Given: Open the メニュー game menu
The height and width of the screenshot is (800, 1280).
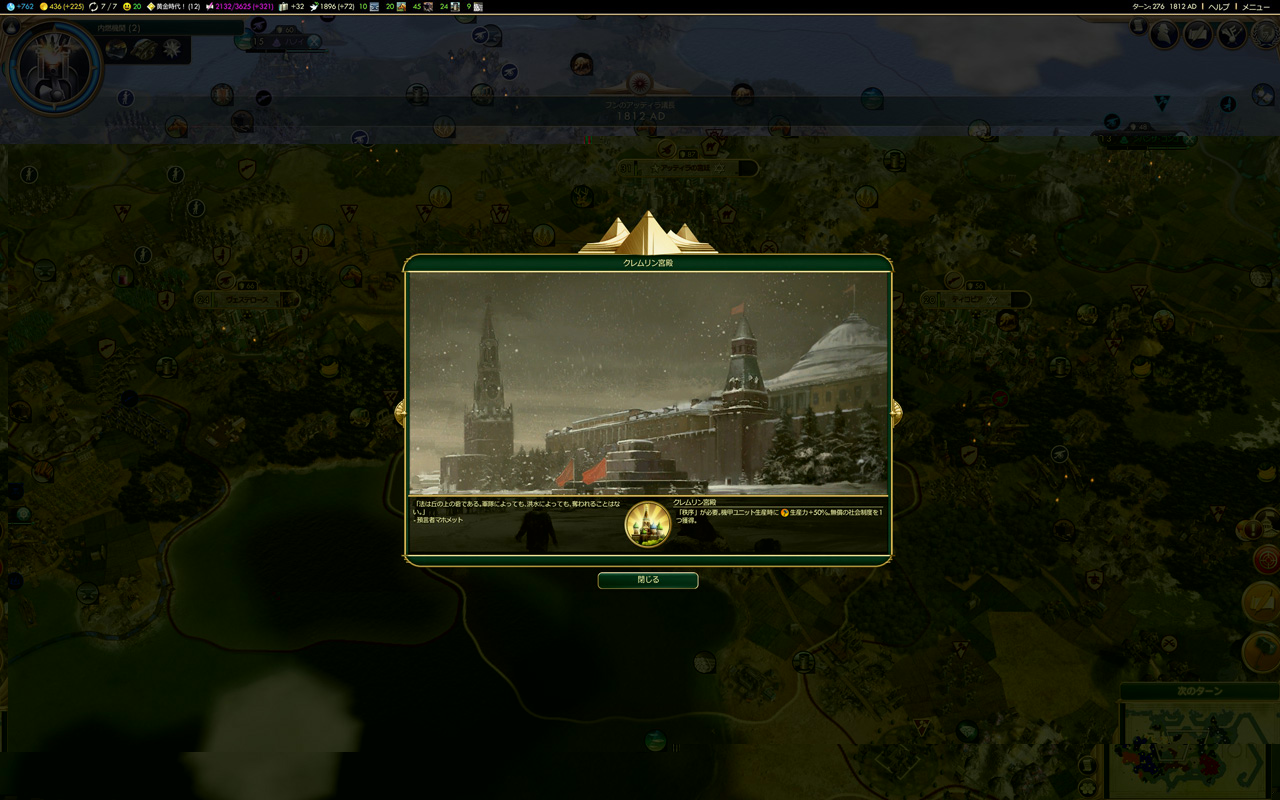Looking at the screenshot, I should pyautogui.click(x=1256, y=7).
